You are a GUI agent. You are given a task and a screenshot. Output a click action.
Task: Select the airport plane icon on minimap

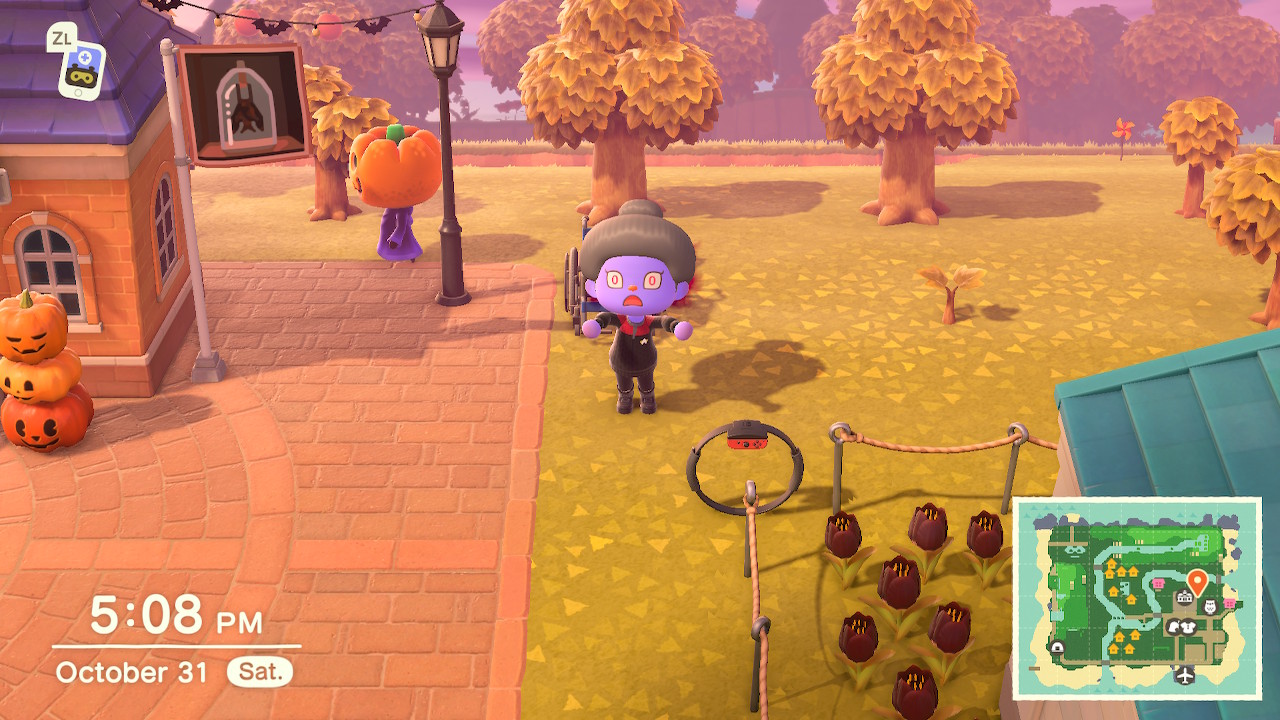pyautogui.click(x=1186, y=674)
